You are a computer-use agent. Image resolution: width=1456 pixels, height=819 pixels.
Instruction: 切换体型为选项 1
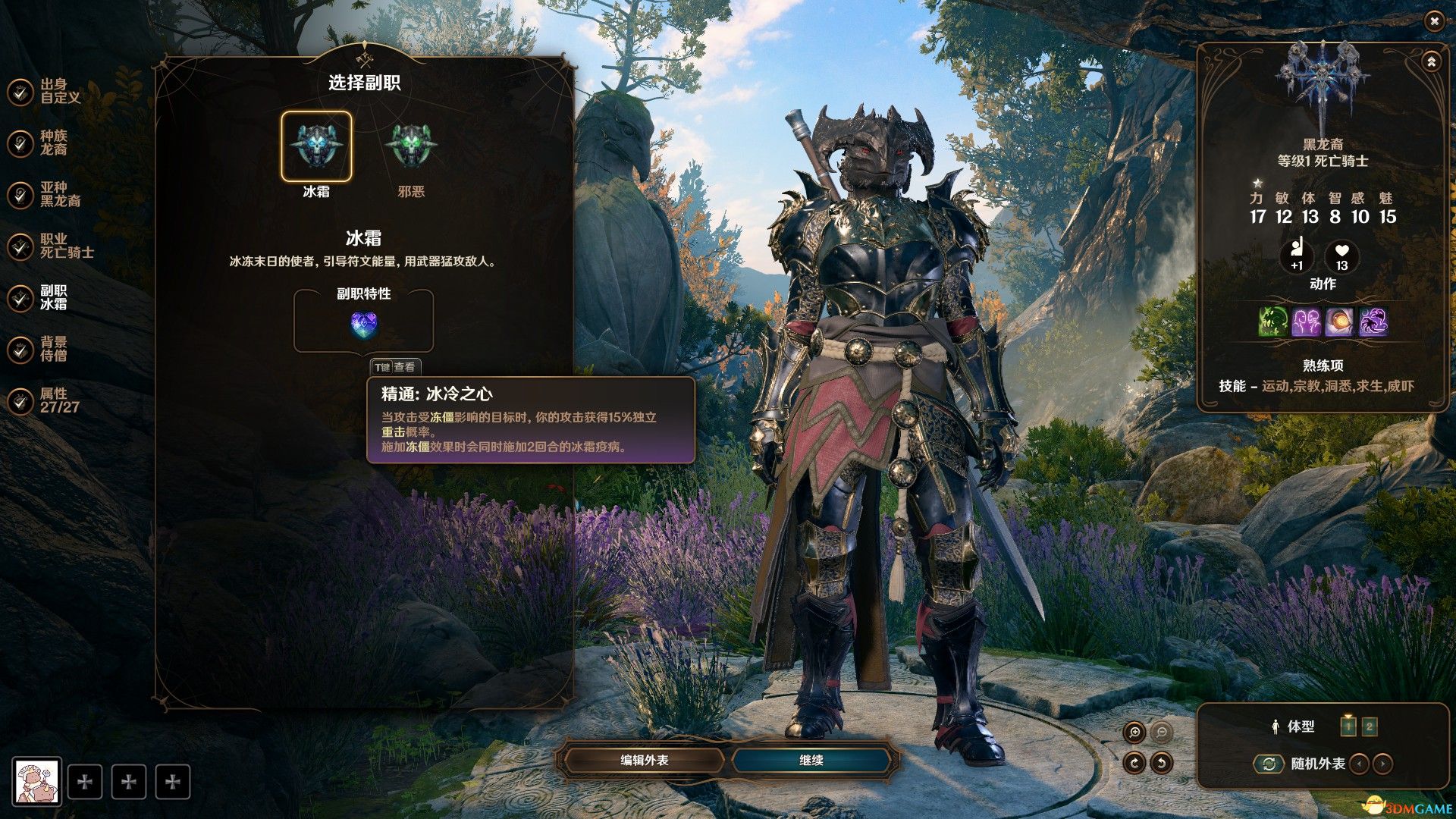click(x=1349, y=726)
